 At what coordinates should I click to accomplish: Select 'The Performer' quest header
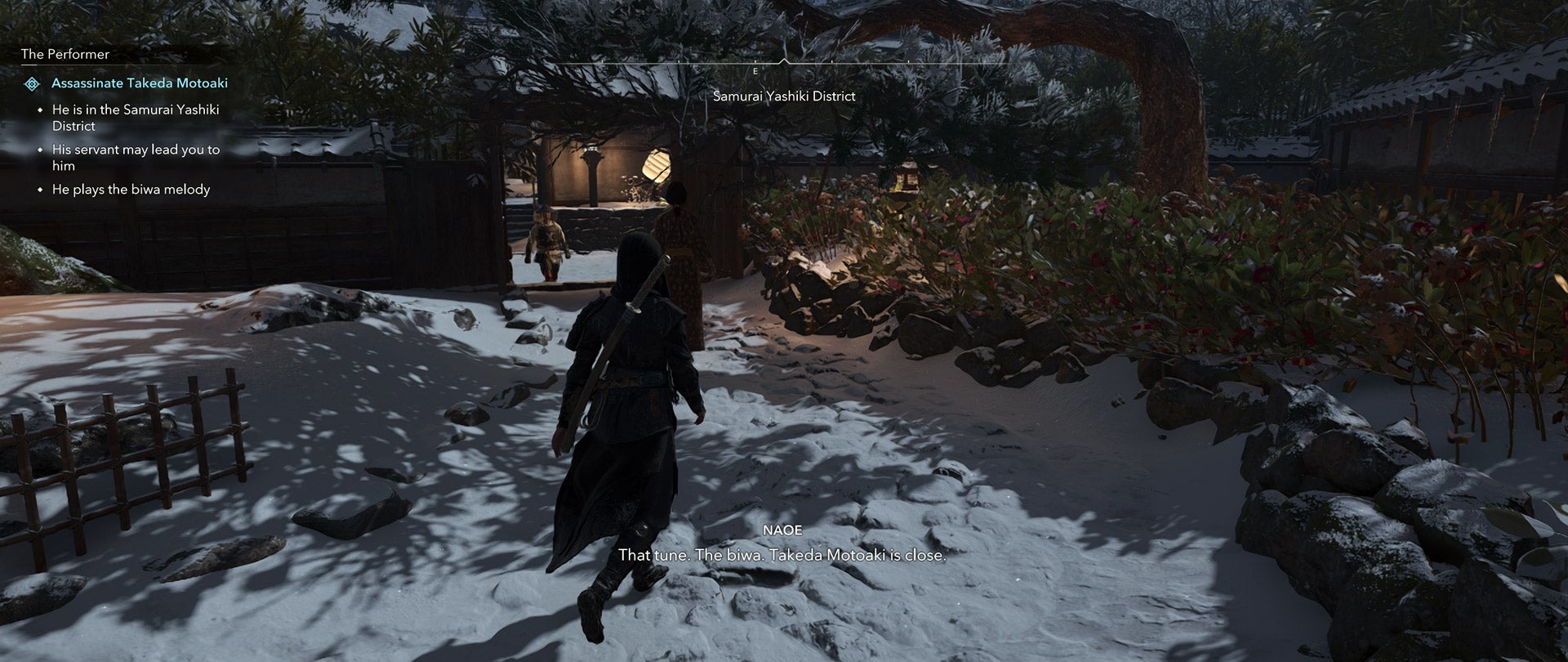pyautogui.click(x=64, y=54)
